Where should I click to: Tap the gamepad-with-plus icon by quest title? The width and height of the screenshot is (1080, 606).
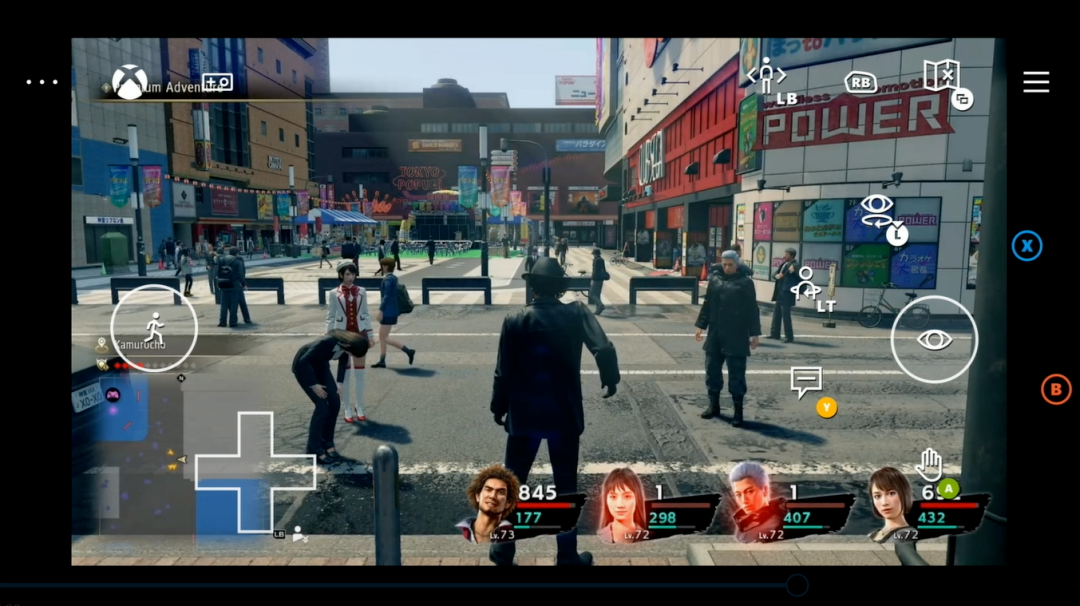[x=217, y=82]
